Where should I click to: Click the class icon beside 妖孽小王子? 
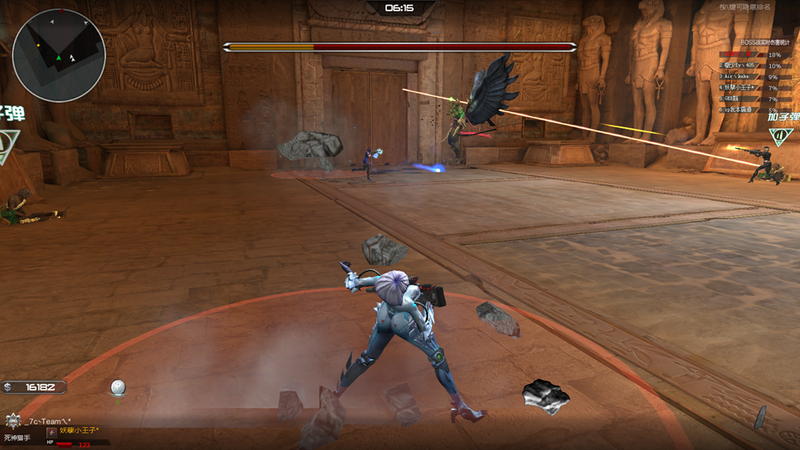coord(52,430)
